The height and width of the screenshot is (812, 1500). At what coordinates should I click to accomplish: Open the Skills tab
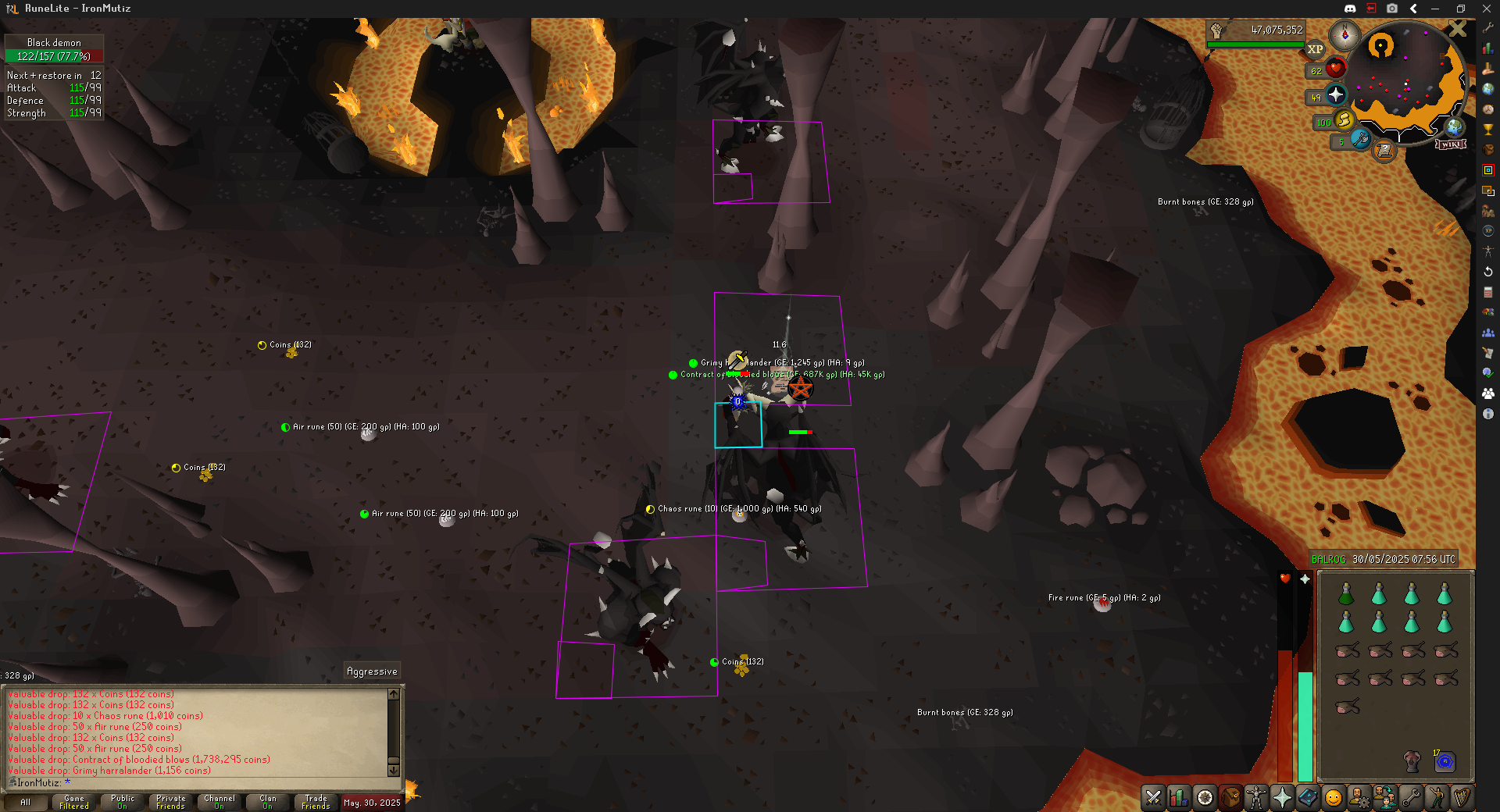[x=1179, y=797]
